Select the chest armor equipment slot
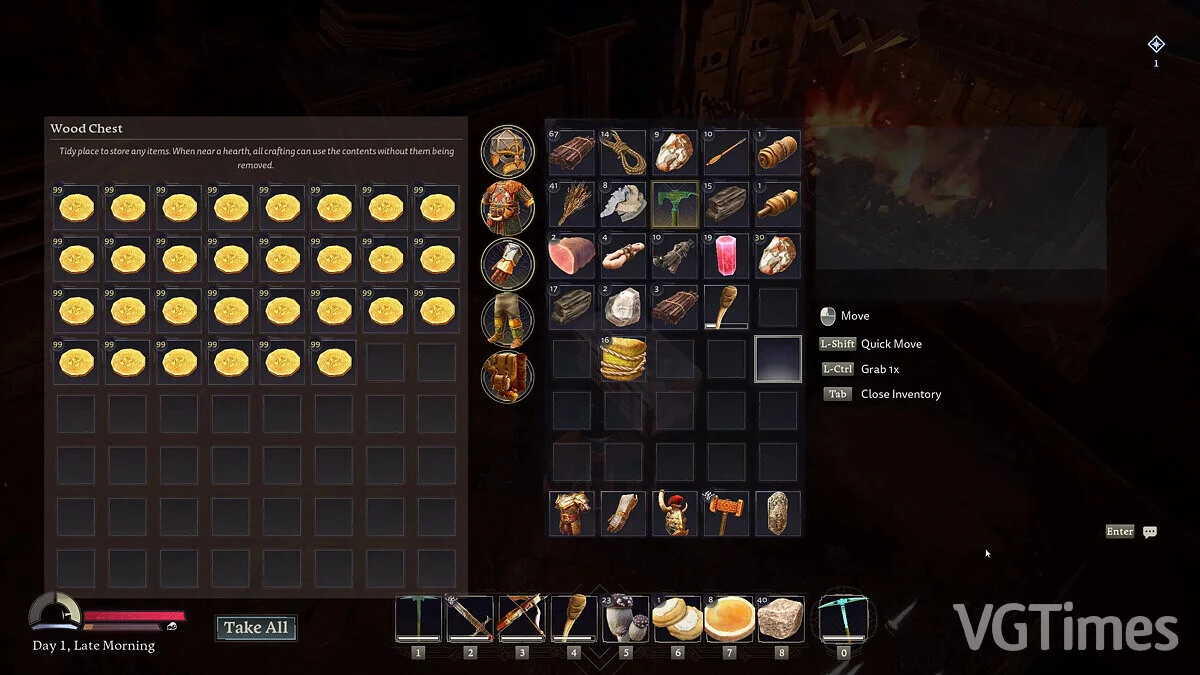Viewport: 1200px width, 675px height. pos(508,207)
